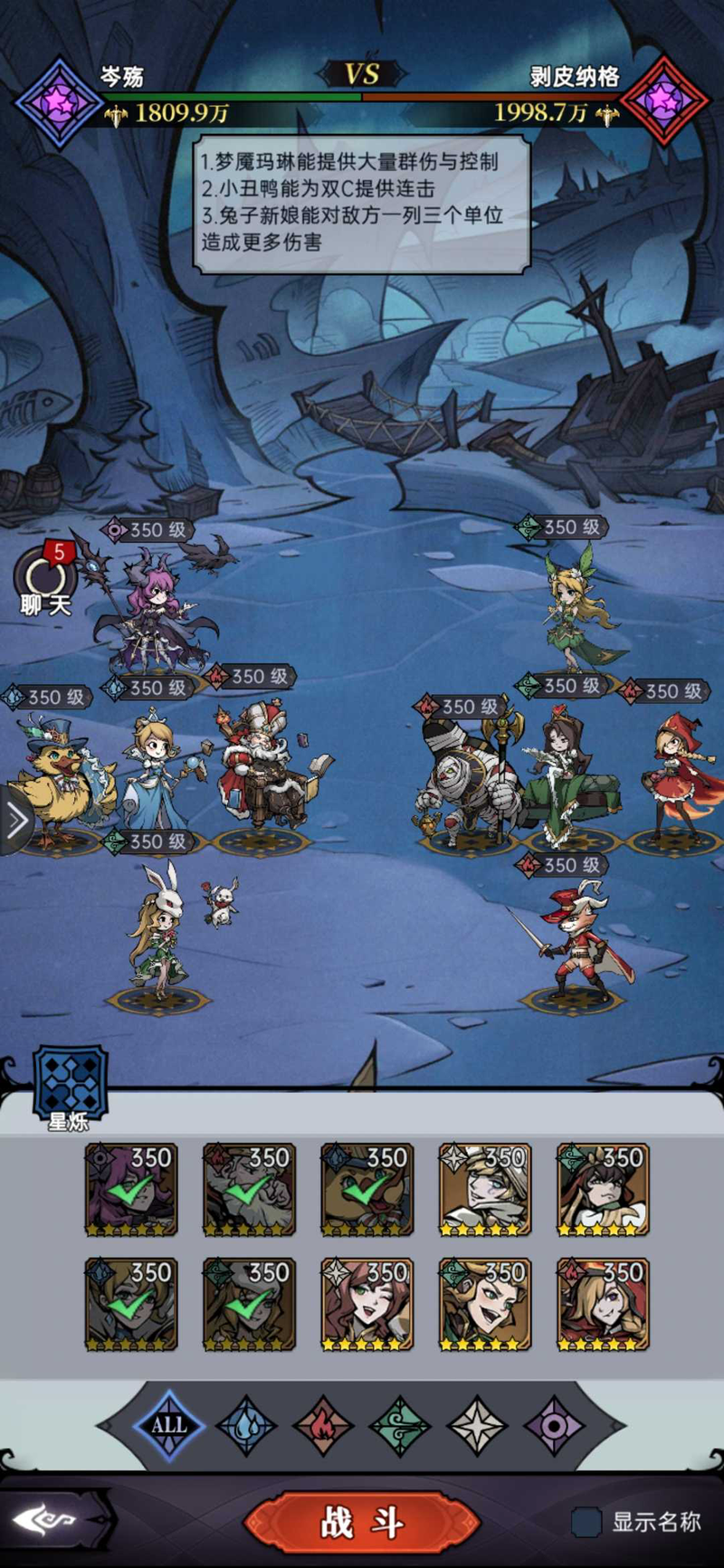Open the 聊天 chat bubble

click(43, 579)
